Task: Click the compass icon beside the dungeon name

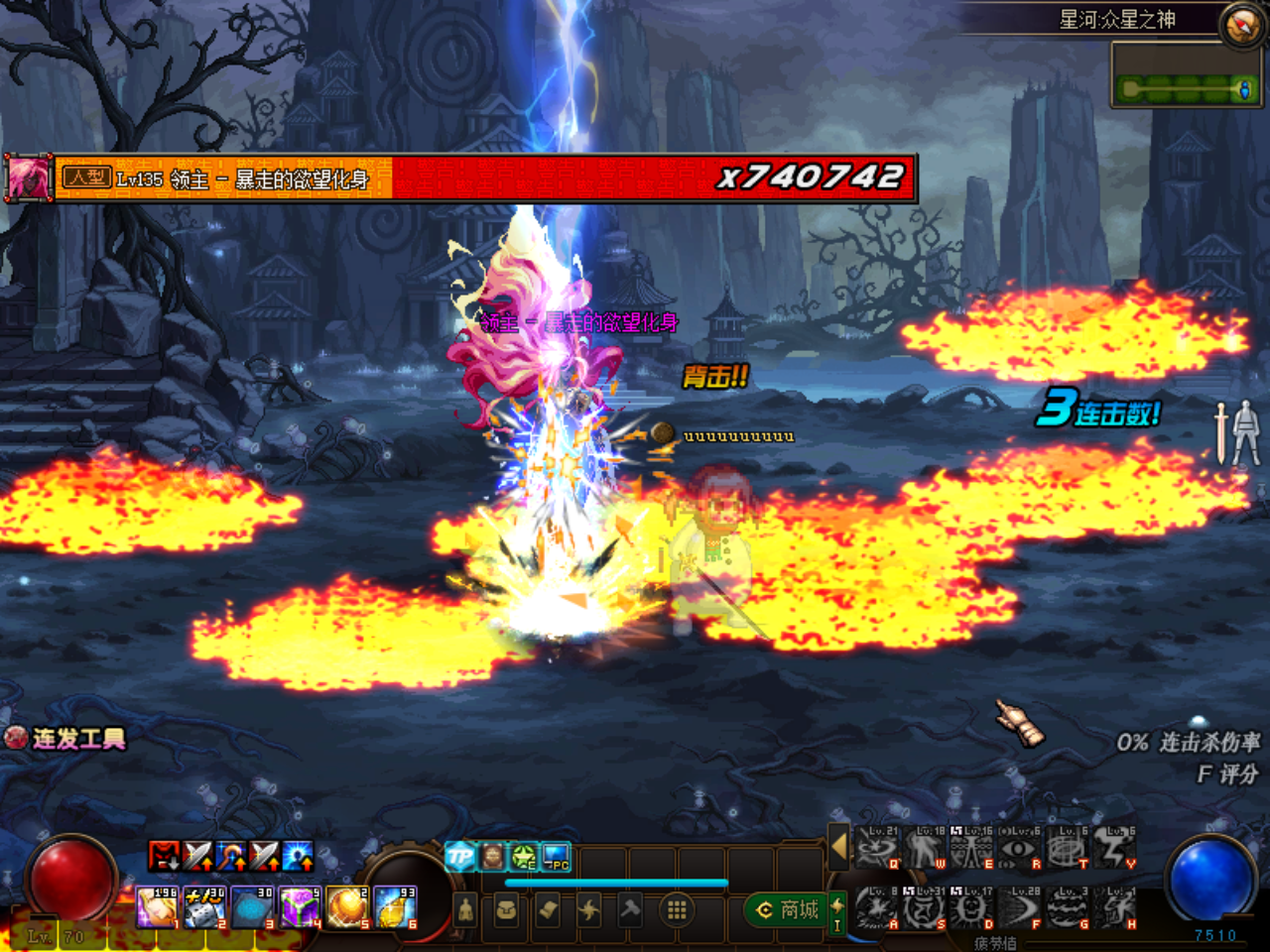Action: [1241, 26]
